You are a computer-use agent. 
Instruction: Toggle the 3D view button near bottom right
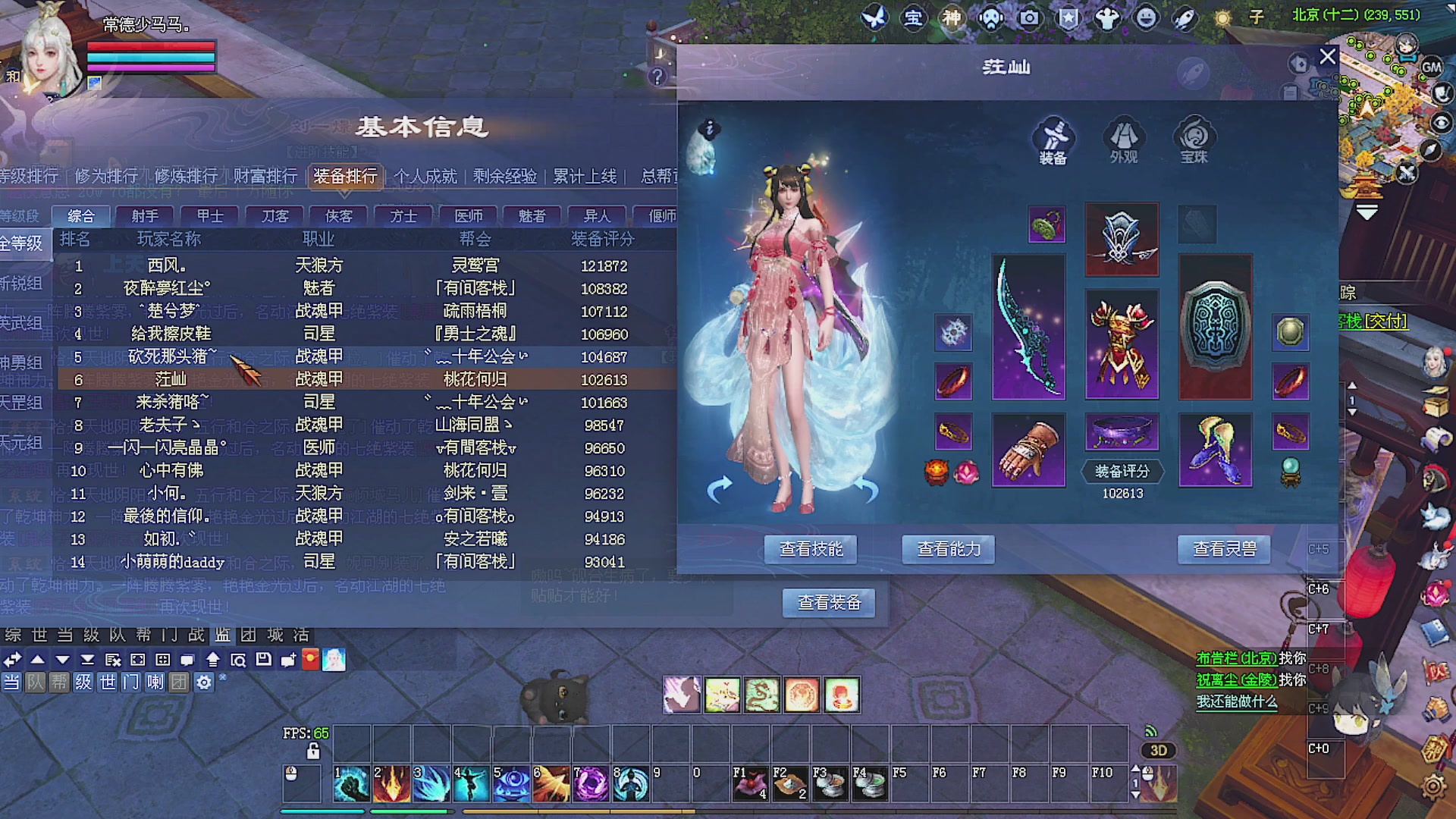click(x=1158, y=751)
